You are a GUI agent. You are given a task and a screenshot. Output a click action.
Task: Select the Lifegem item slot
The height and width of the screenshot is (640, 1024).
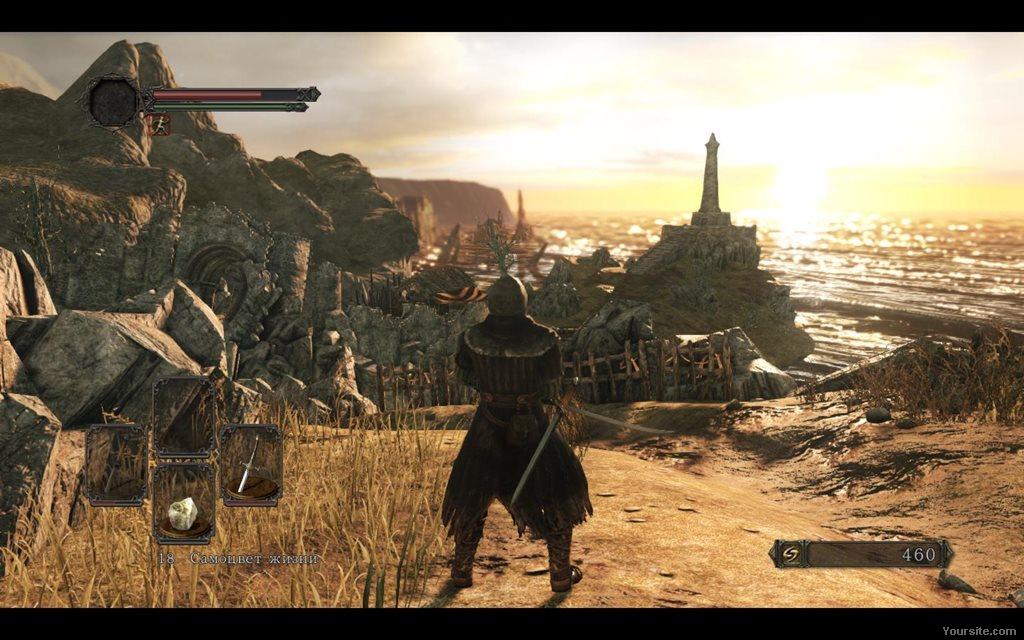[x=183, y=502]
